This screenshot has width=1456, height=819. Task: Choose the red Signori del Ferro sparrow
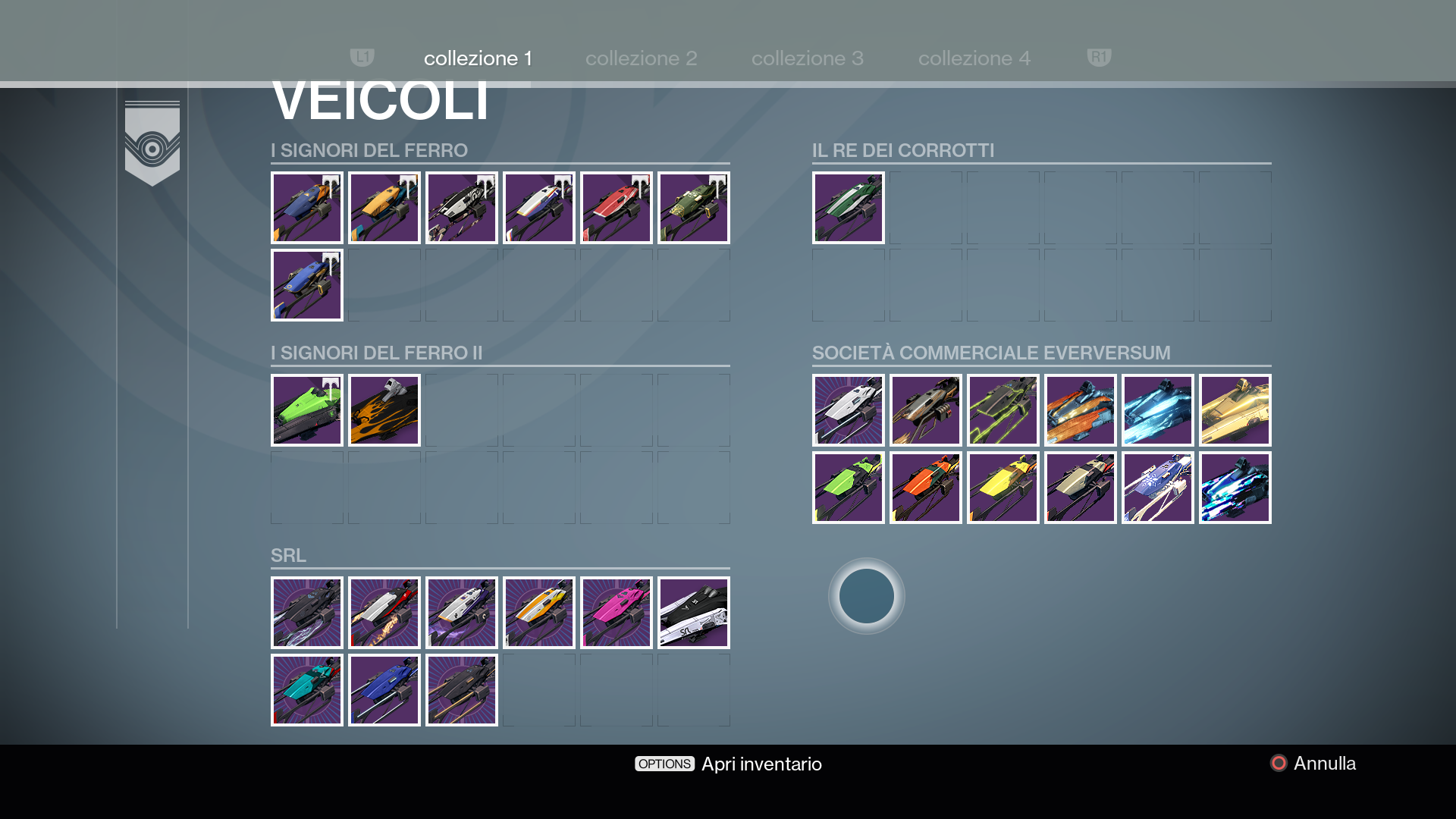click(617, 208)
